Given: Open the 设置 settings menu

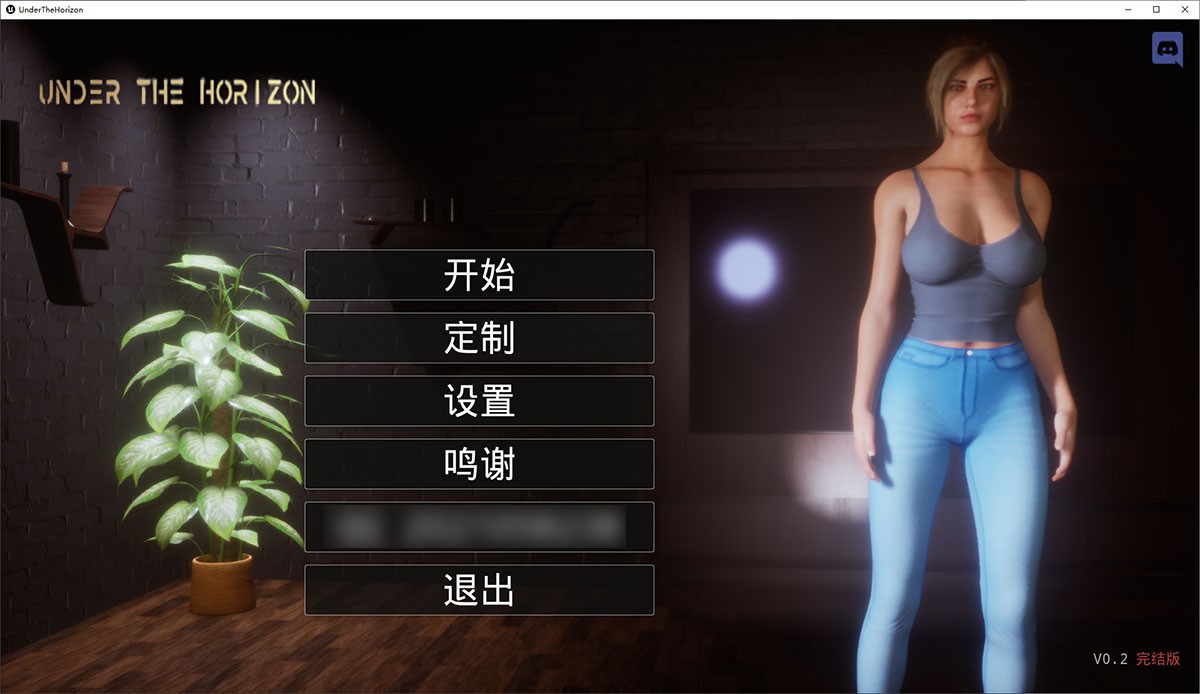Looking at the screenshot, I should pos(479,401).
